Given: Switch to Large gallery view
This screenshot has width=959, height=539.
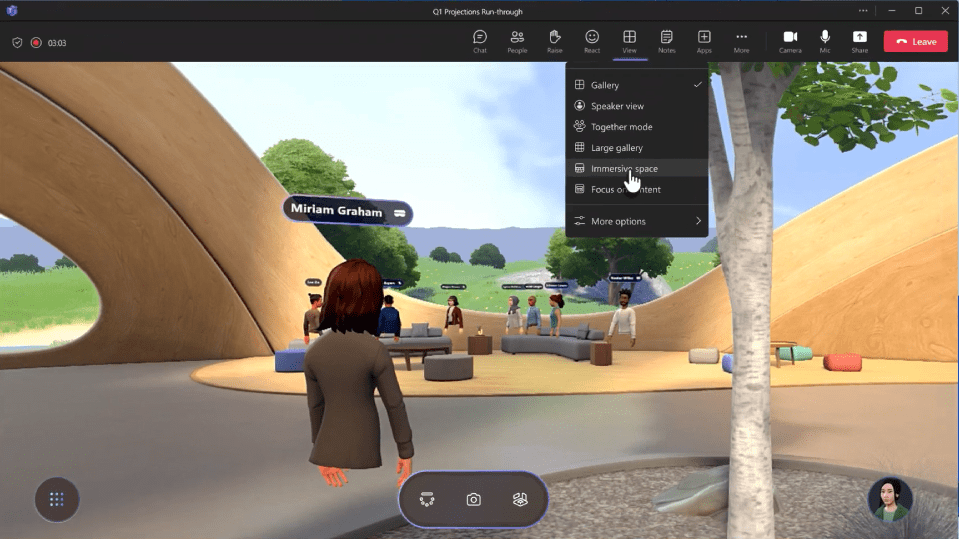Looking at the screenshot, I should click(617, 148).
